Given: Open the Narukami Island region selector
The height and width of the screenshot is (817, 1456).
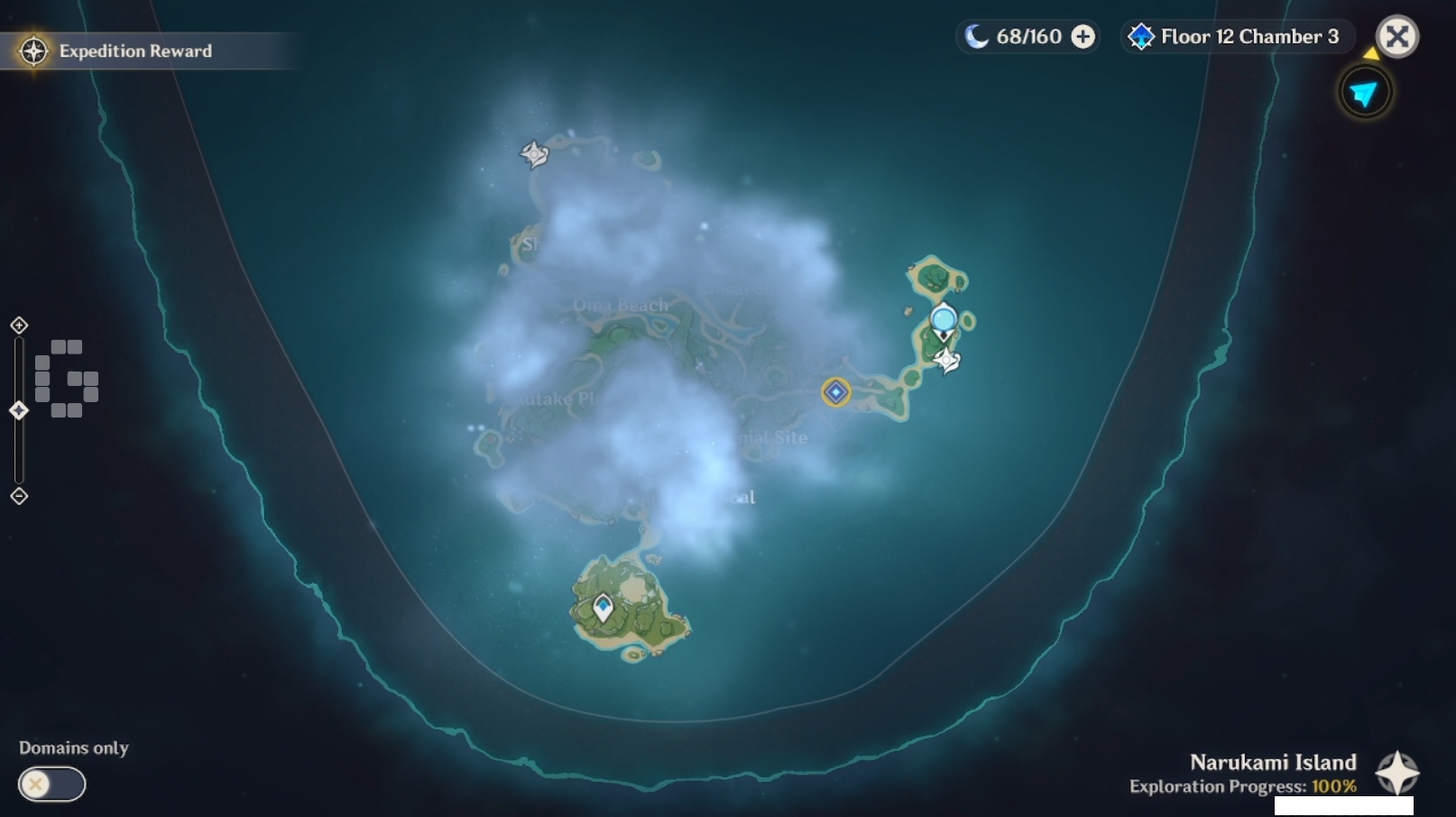Looking at the screenshot, I should click(1396, 773).
